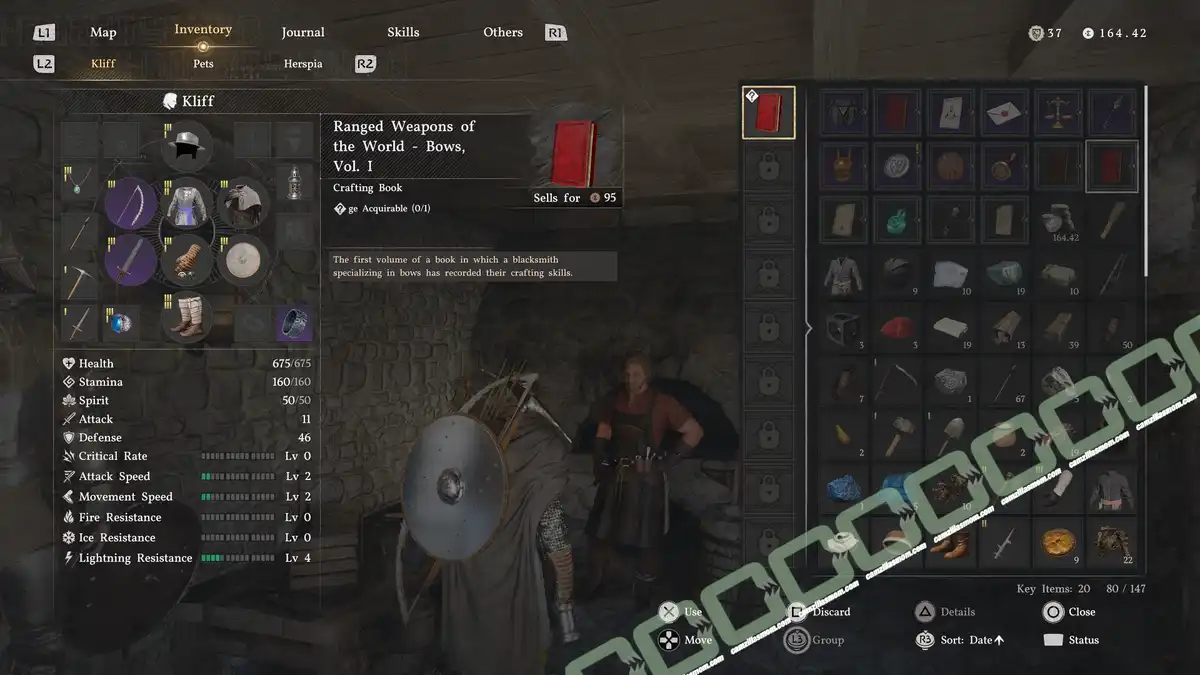1200x675 pixels.
Task: Select the equipped bow slot
Action: 131,204
